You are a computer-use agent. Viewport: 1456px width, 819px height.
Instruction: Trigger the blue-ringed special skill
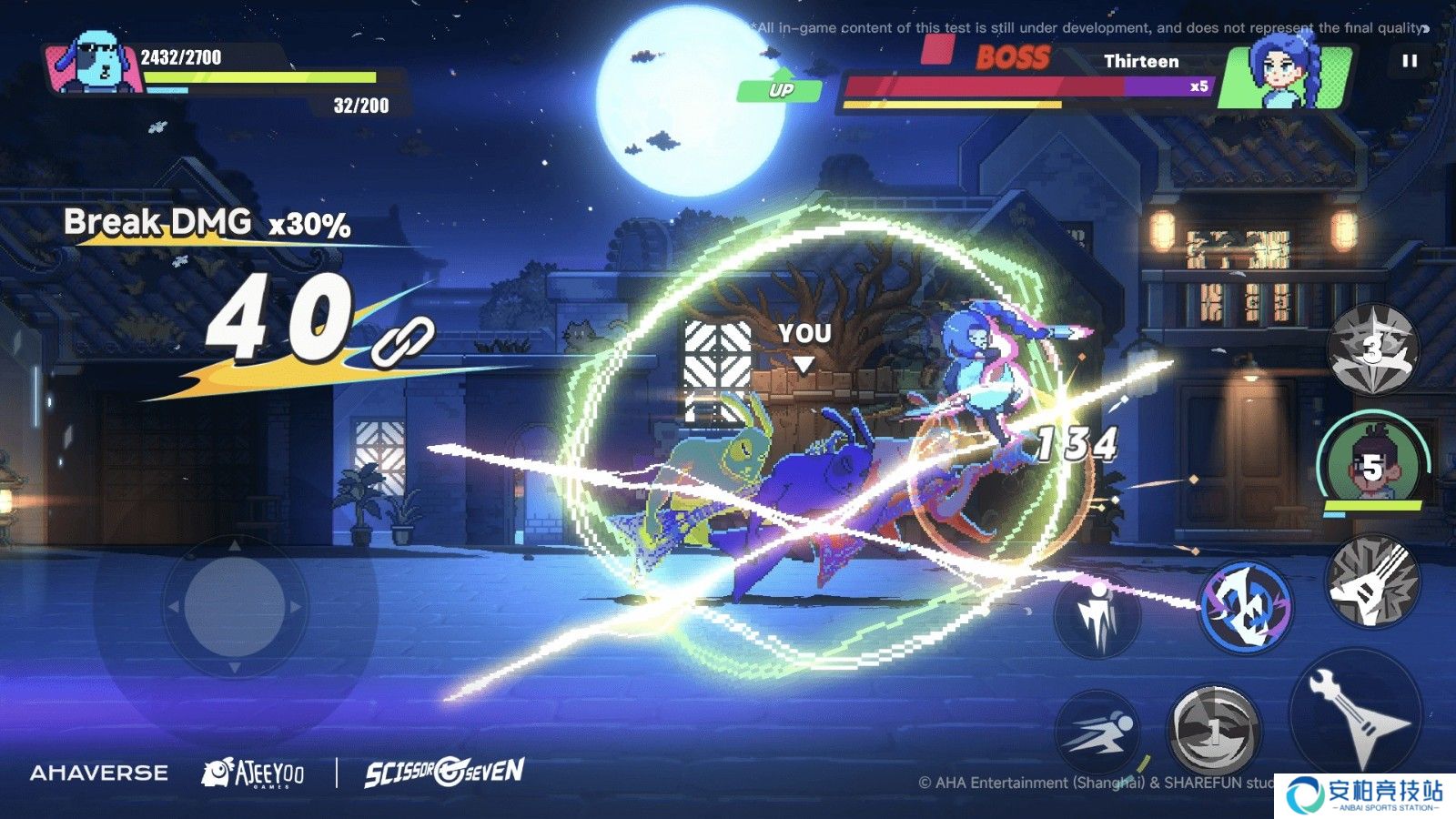pyautogui.click(x=1244, y=605)
